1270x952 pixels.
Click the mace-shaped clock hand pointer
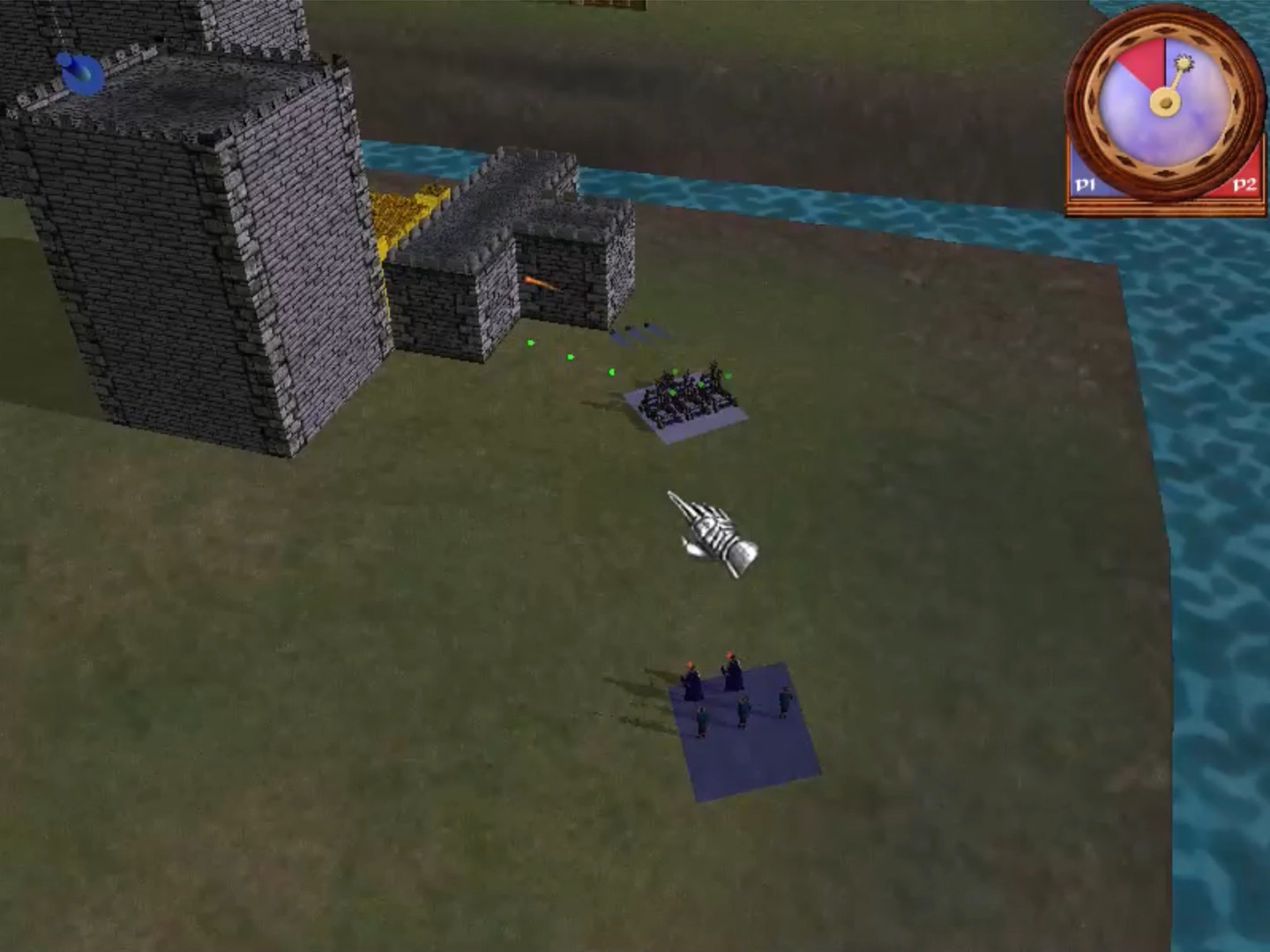[x=1183, y=63]
